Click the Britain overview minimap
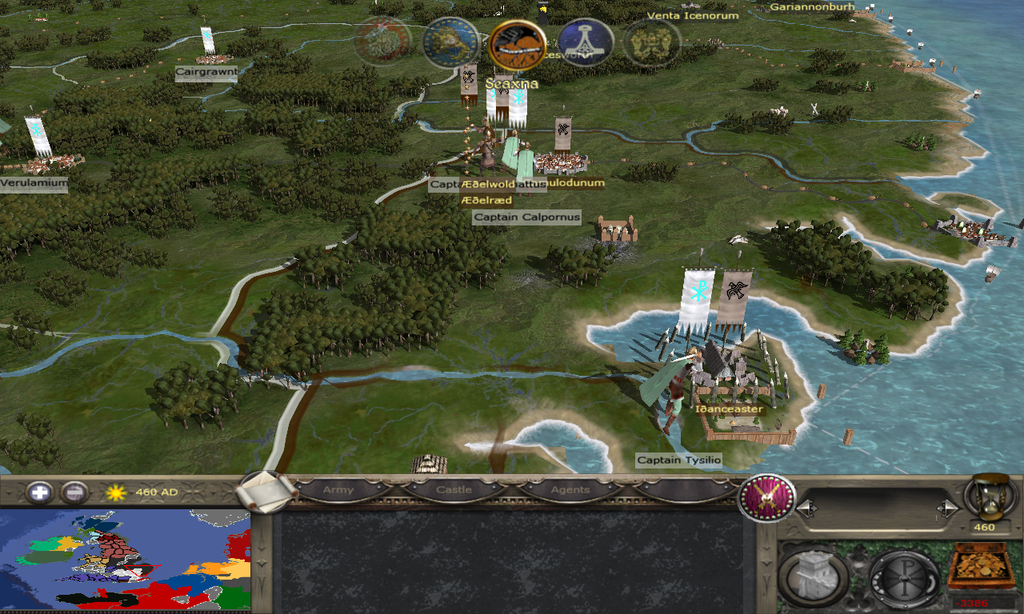The width and height of the screenshot is (1024, 614). click(x=125, y=560)
